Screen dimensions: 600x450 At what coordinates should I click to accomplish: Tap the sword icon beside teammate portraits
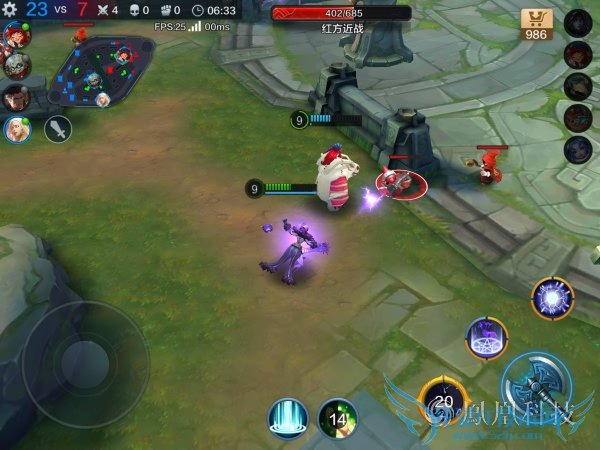58,128
